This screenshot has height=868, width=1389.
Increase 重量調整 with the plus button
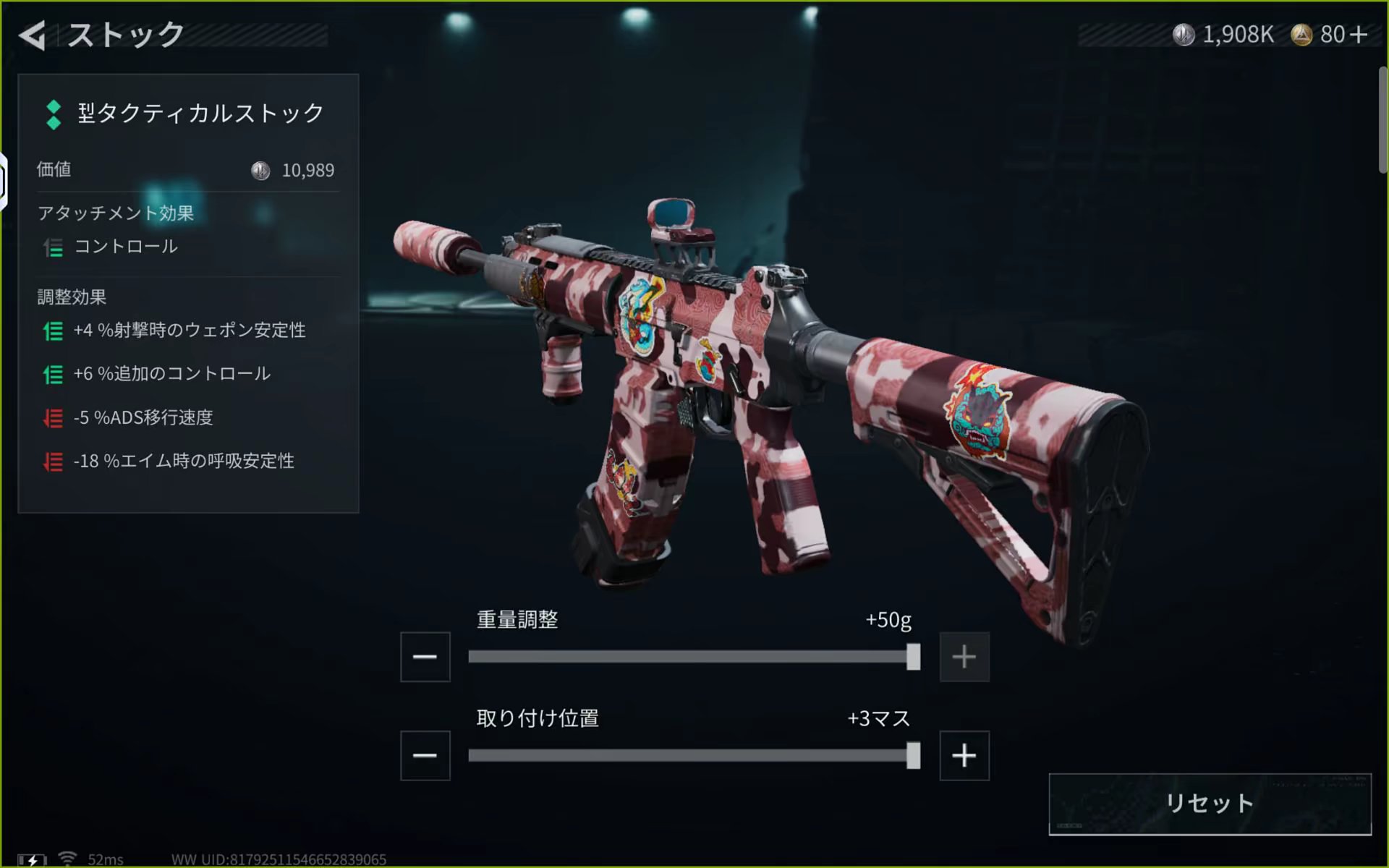964,657
